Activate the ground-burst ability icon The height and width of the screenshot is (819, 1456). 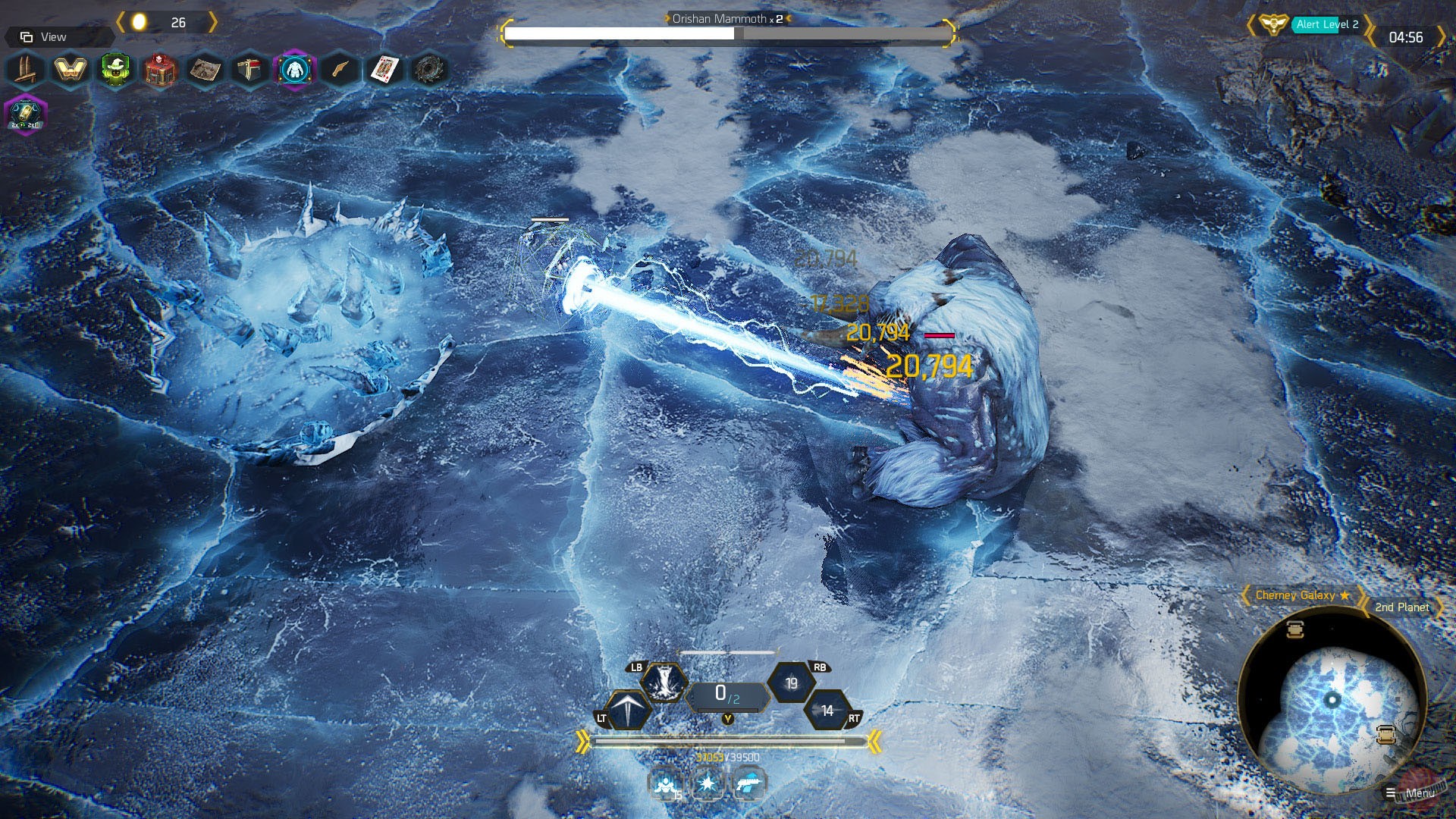coord(664,682)
